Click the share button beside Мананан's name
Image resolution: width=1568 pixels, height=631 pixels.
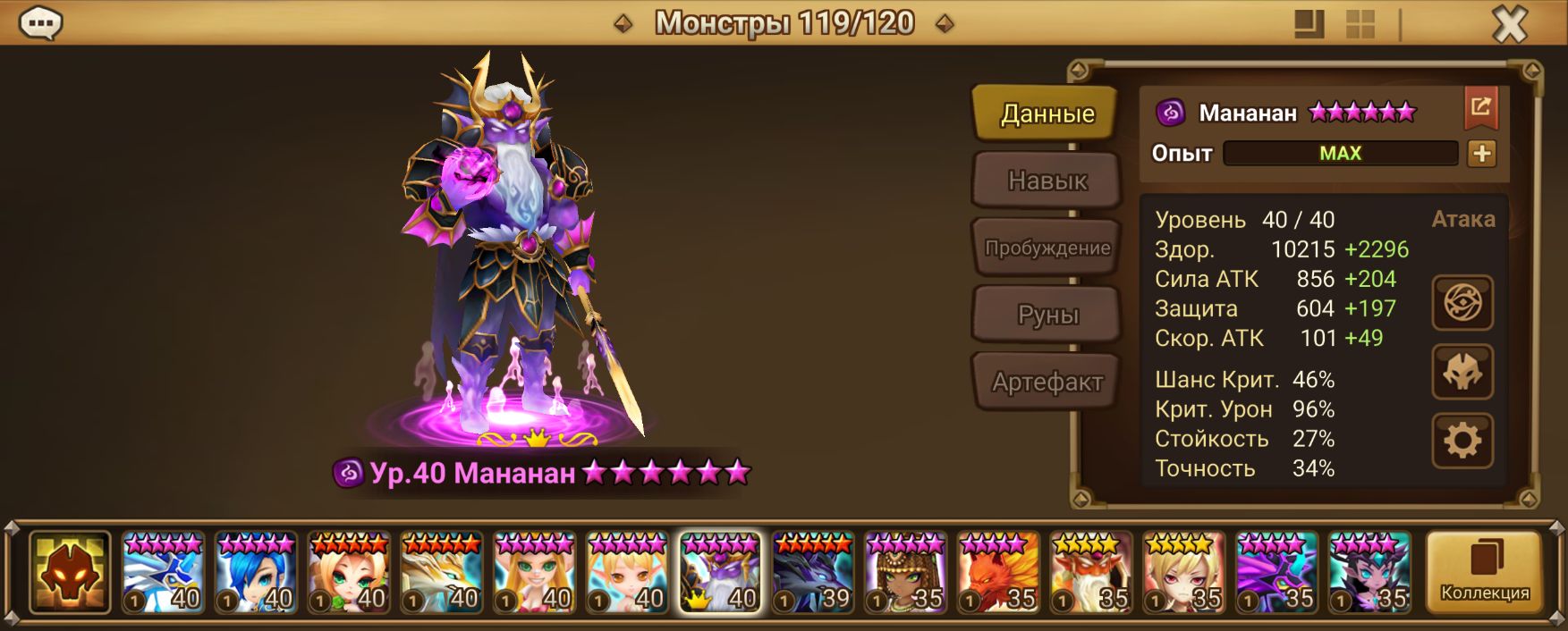coord(1480,108)
